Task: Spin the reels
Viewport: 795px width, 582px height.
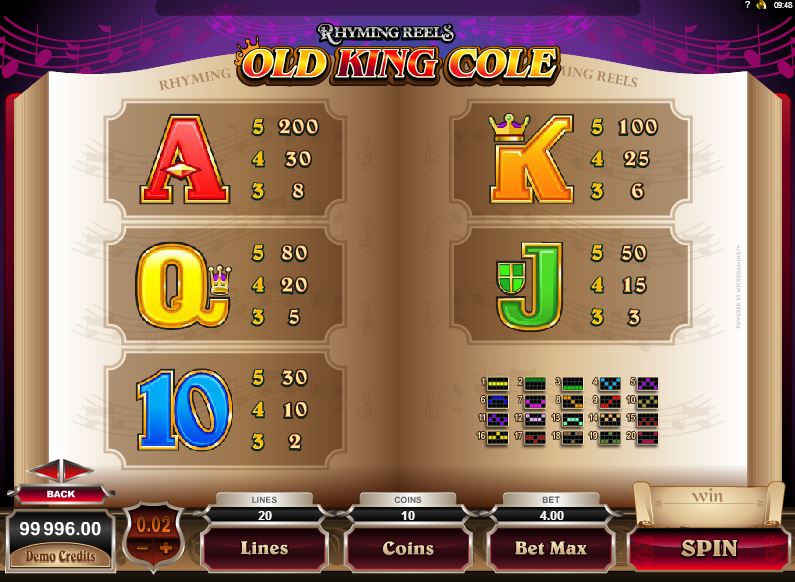Action: (709, 548)
